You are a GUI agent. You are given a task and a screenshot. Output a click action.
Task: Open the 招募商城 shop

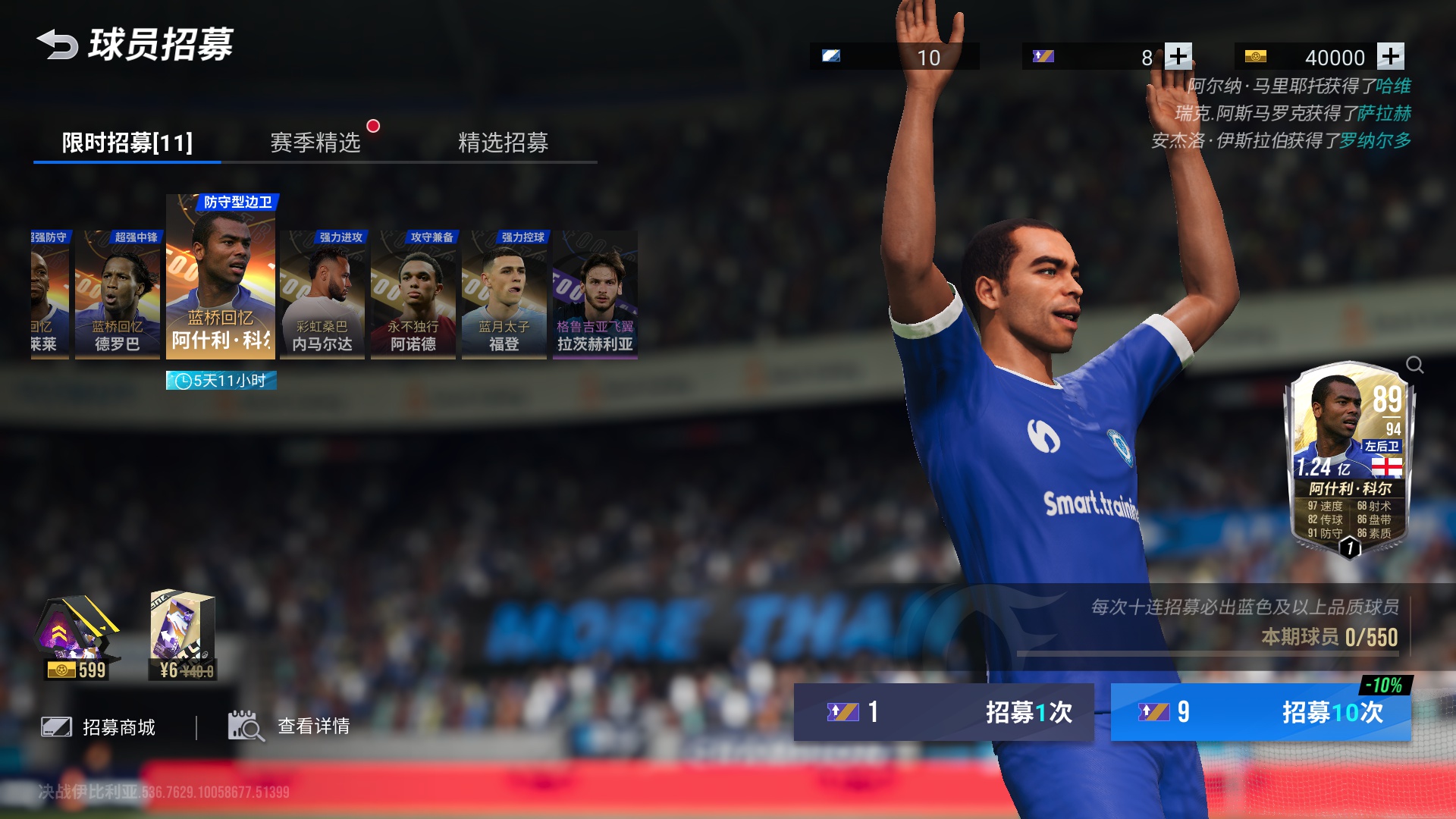[99, 727]
